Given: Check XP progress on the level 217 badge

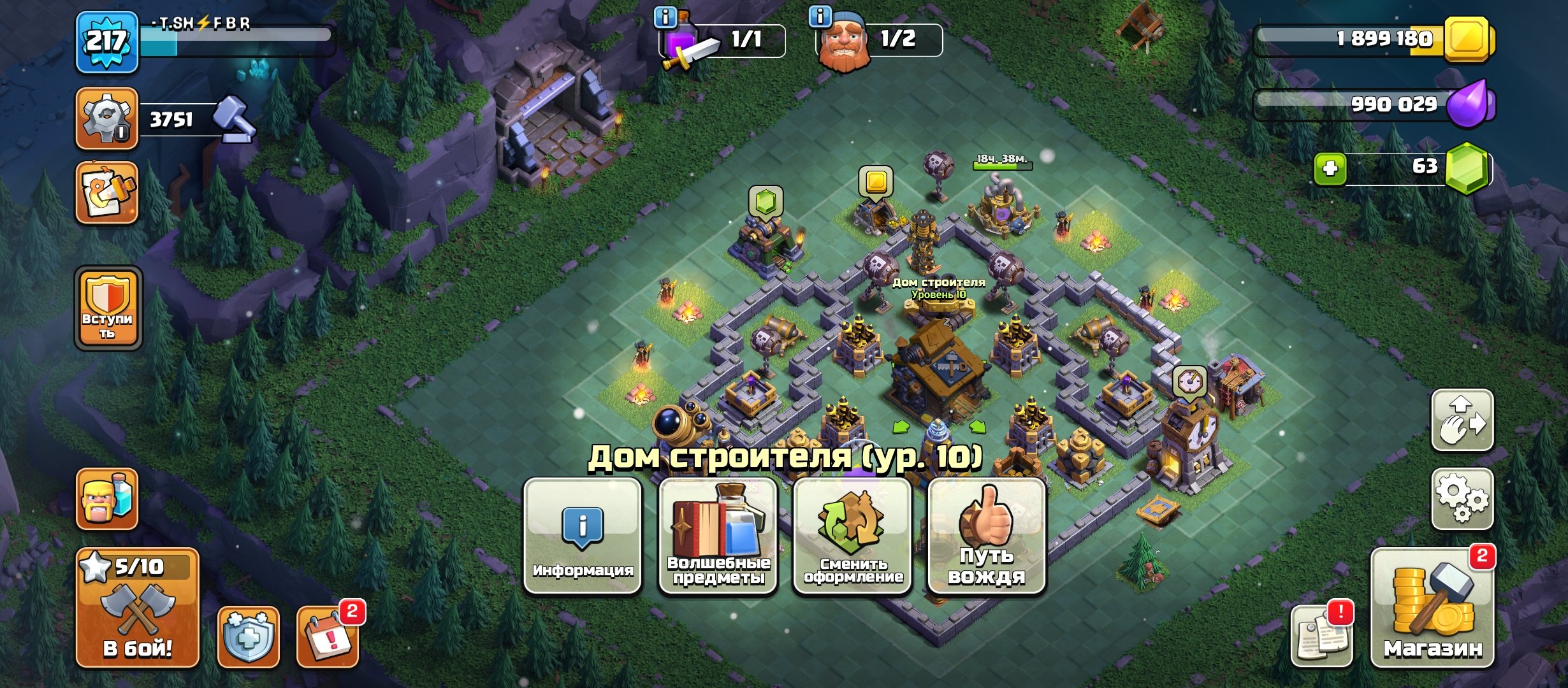Looking at the screenshot, I should coord(106,43).
